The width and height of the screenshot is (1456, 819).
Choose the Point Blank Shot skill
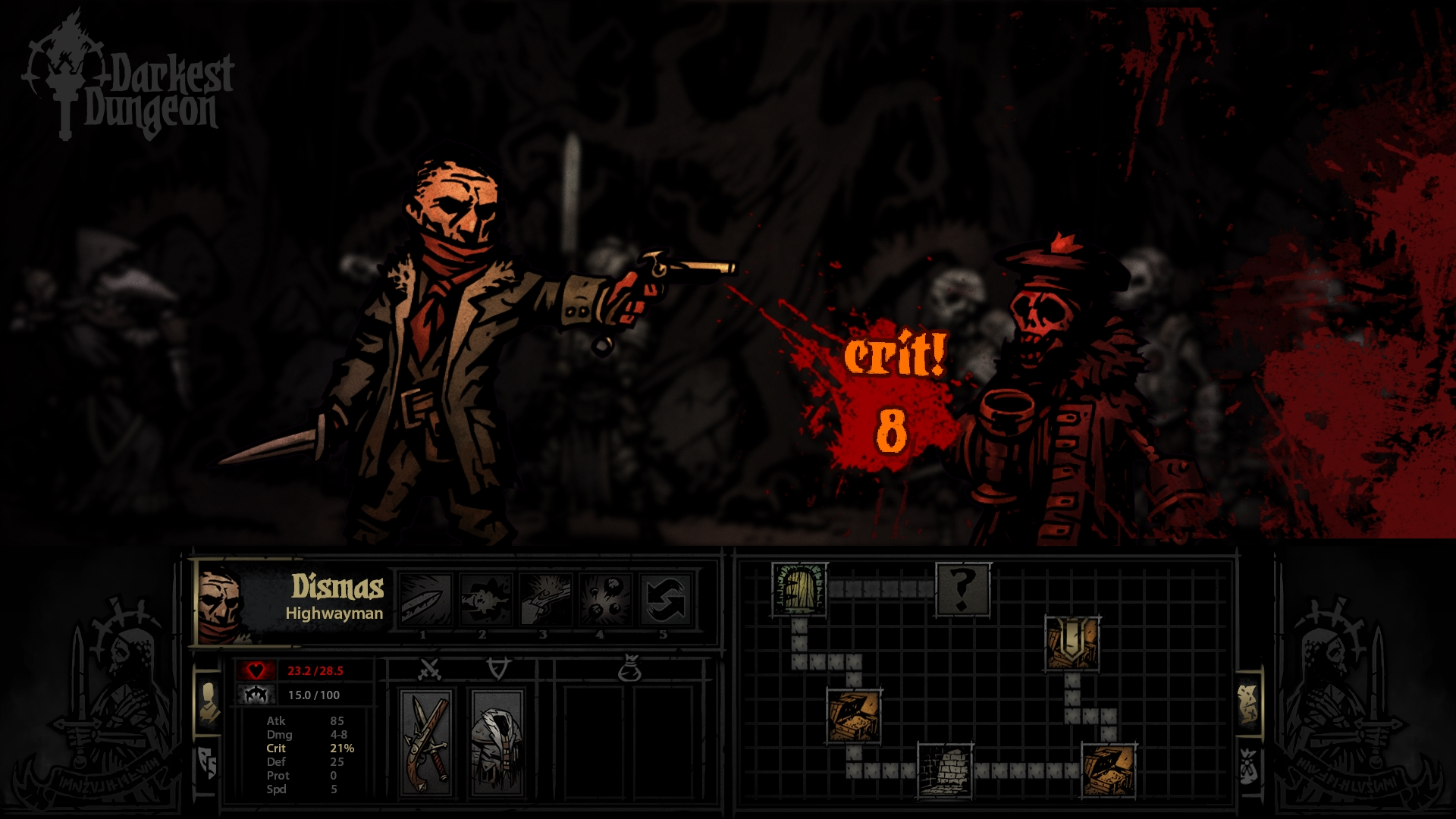(x=545, y=599)
